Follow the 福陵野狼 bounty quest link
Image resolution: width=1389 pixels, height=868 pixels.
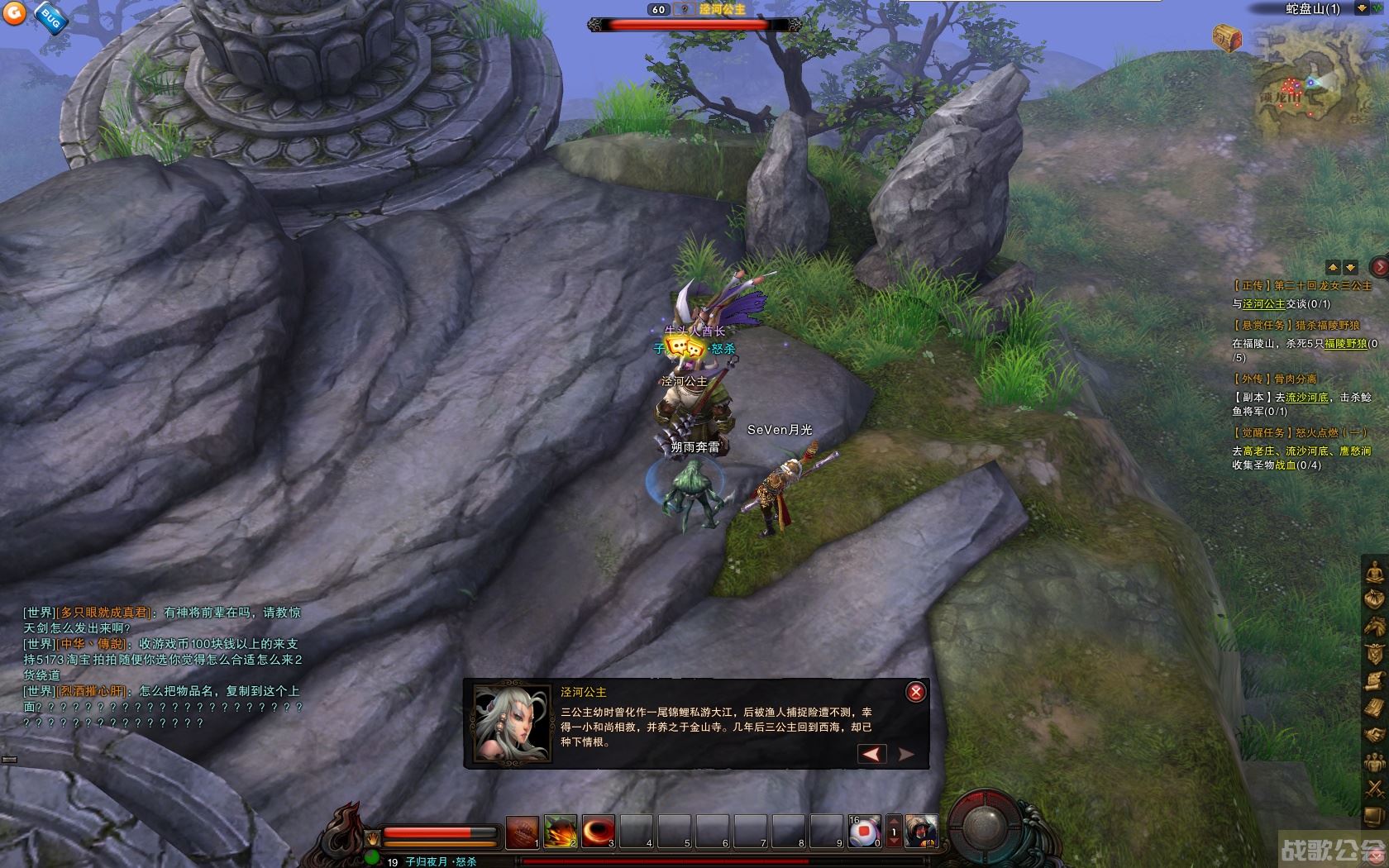(x=1345, y=344)
